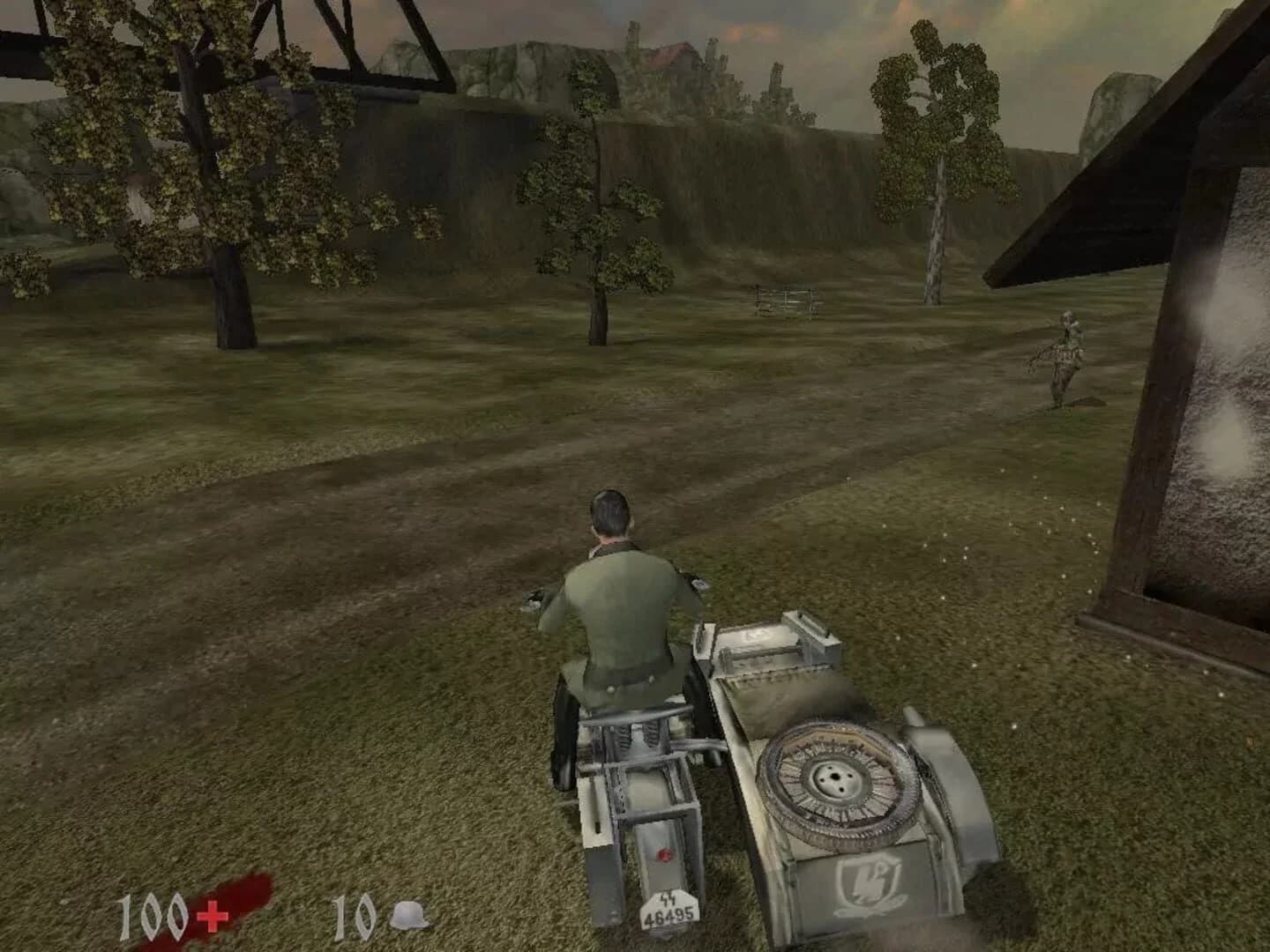Image resolution: width=1270 pixels, height=952 pixels.
Task: Click the red health cross icon
Action: click(211, 918)
